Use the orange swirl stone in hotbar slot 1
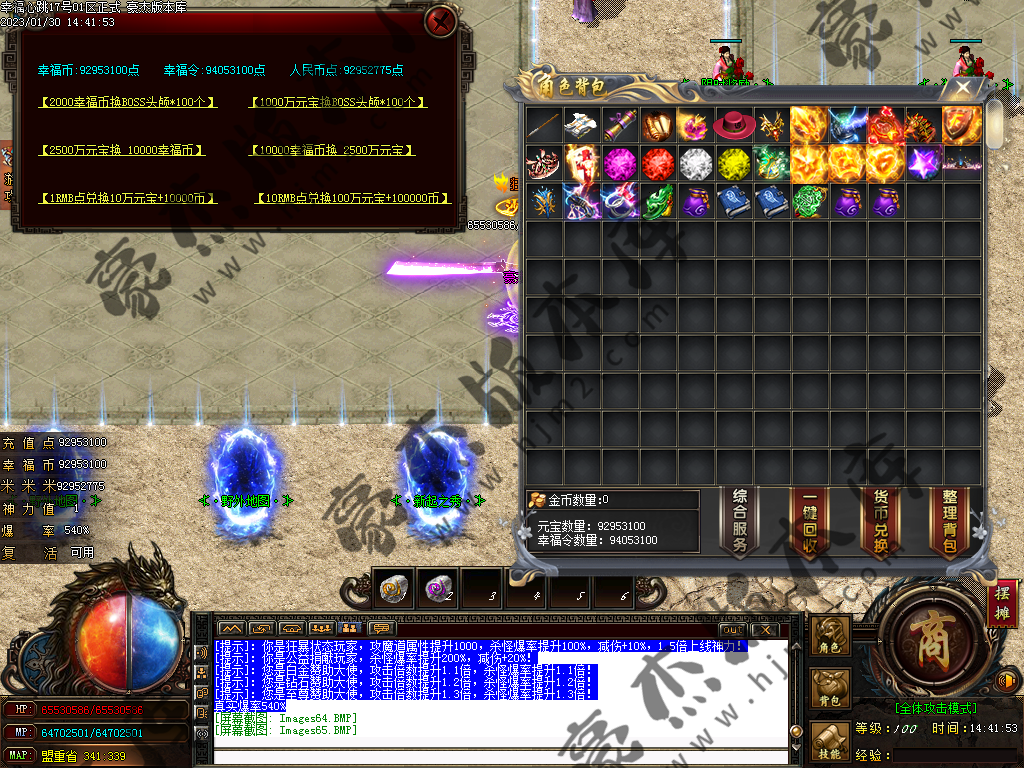Image resolution: width=1024 pixels, height=768 pixels. point(393,589)
